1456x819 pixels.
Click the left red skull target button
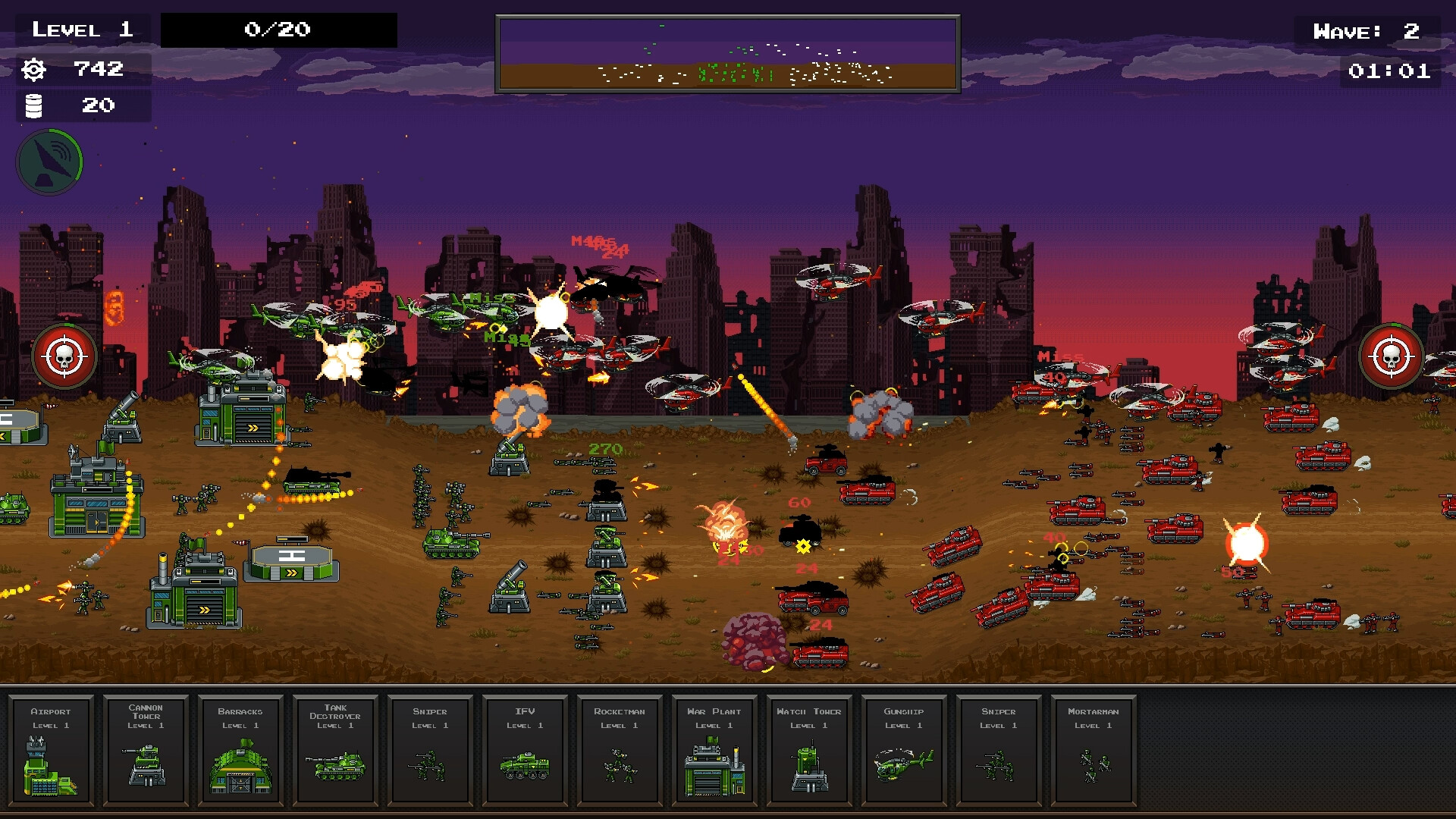pos(64,356)
